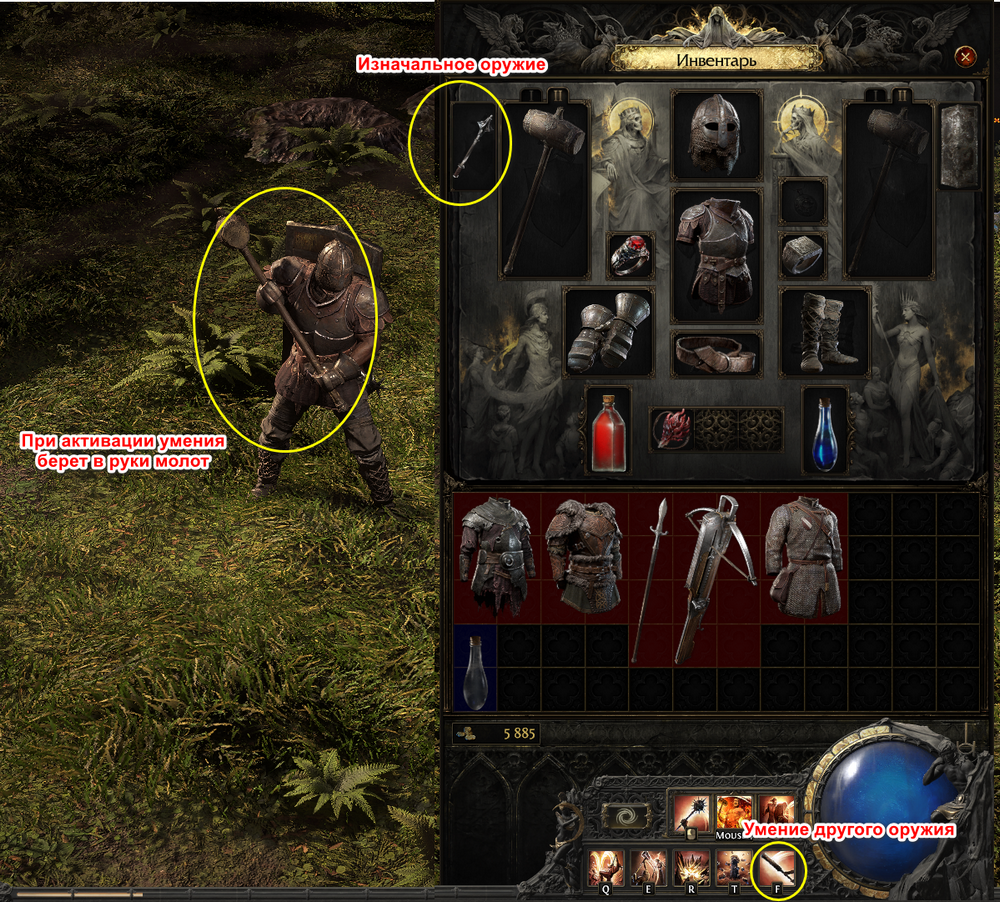Close the inventory panel
1000x902 pixels.
(x=965, y=57)
